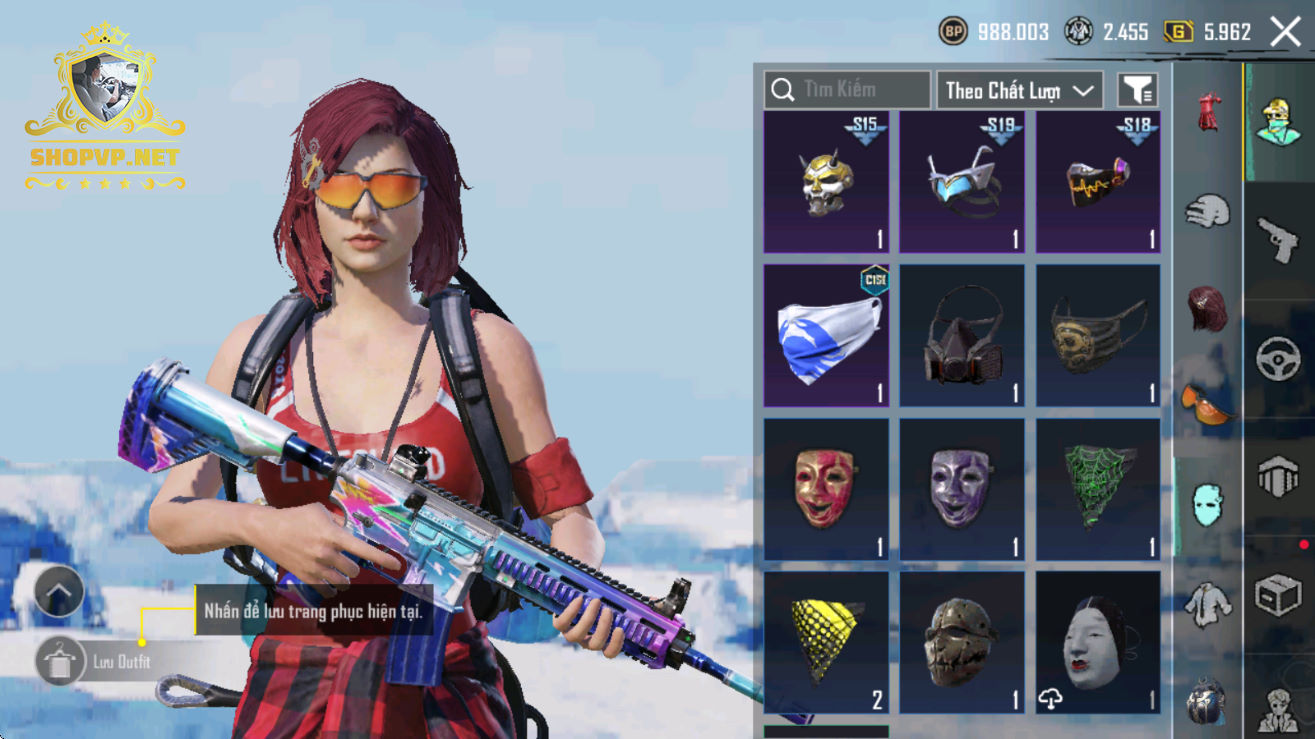Screen dimensions: 1315x739
Task: Pick the black gas respirator mask
Action: (962, 336)
